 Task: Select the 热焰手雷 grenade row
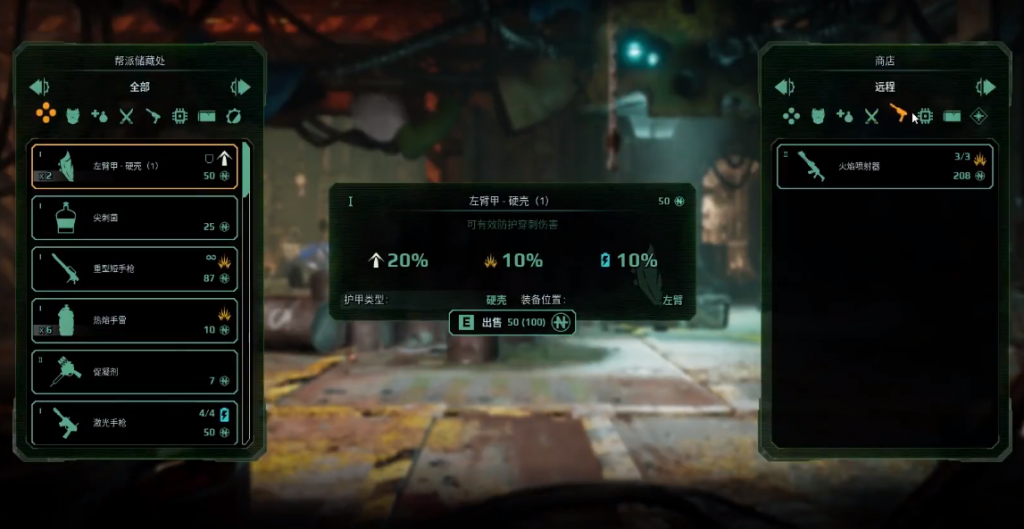[x=134, y=321]
